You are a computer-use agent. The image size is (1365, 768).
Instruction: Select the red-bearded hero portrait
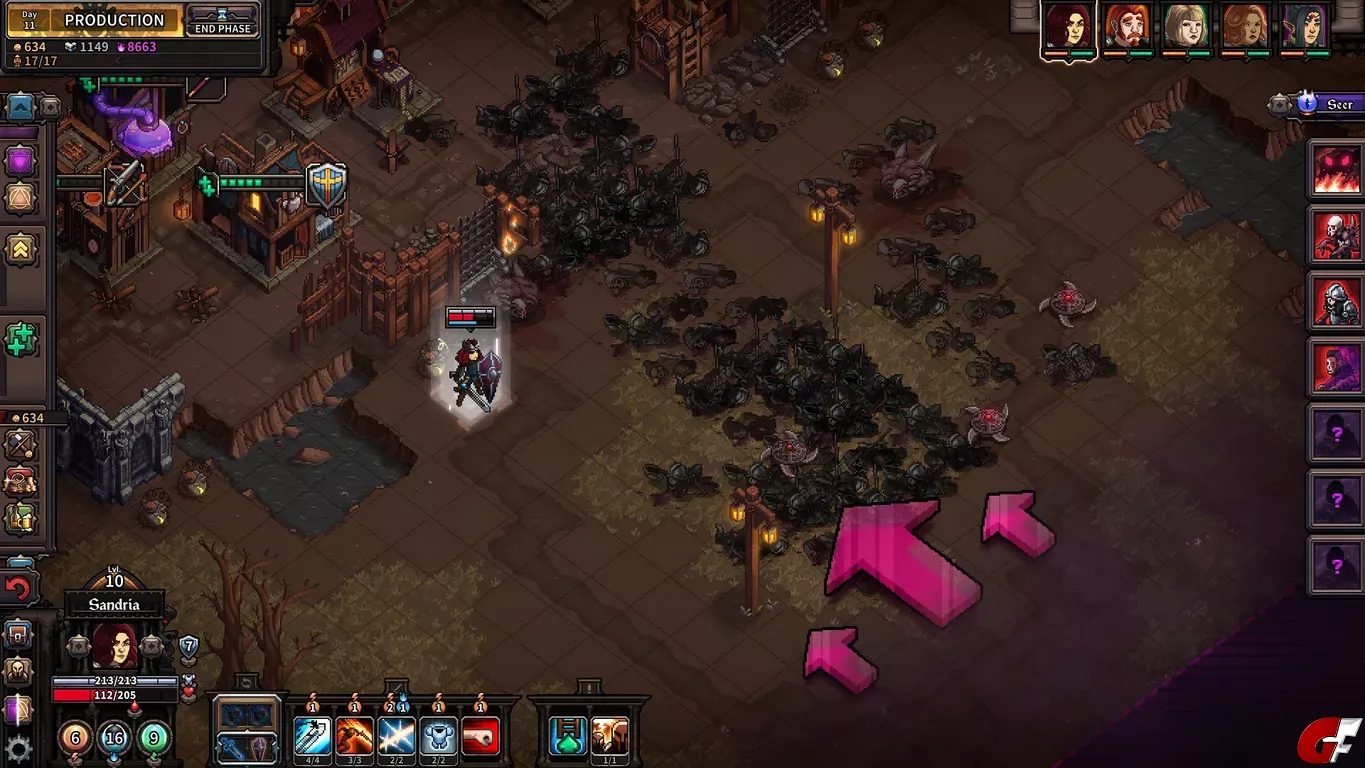click(1127, 27)
